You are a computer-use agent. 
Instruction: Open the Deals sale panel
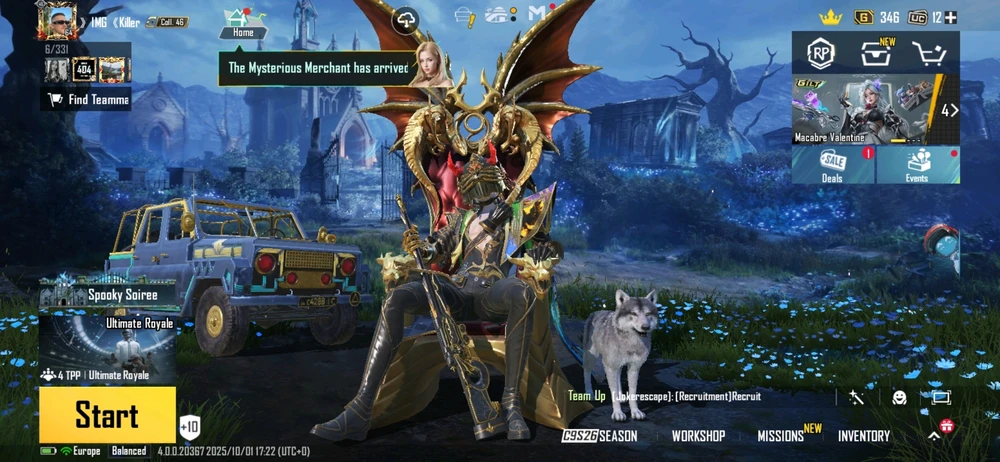[833, 165]
